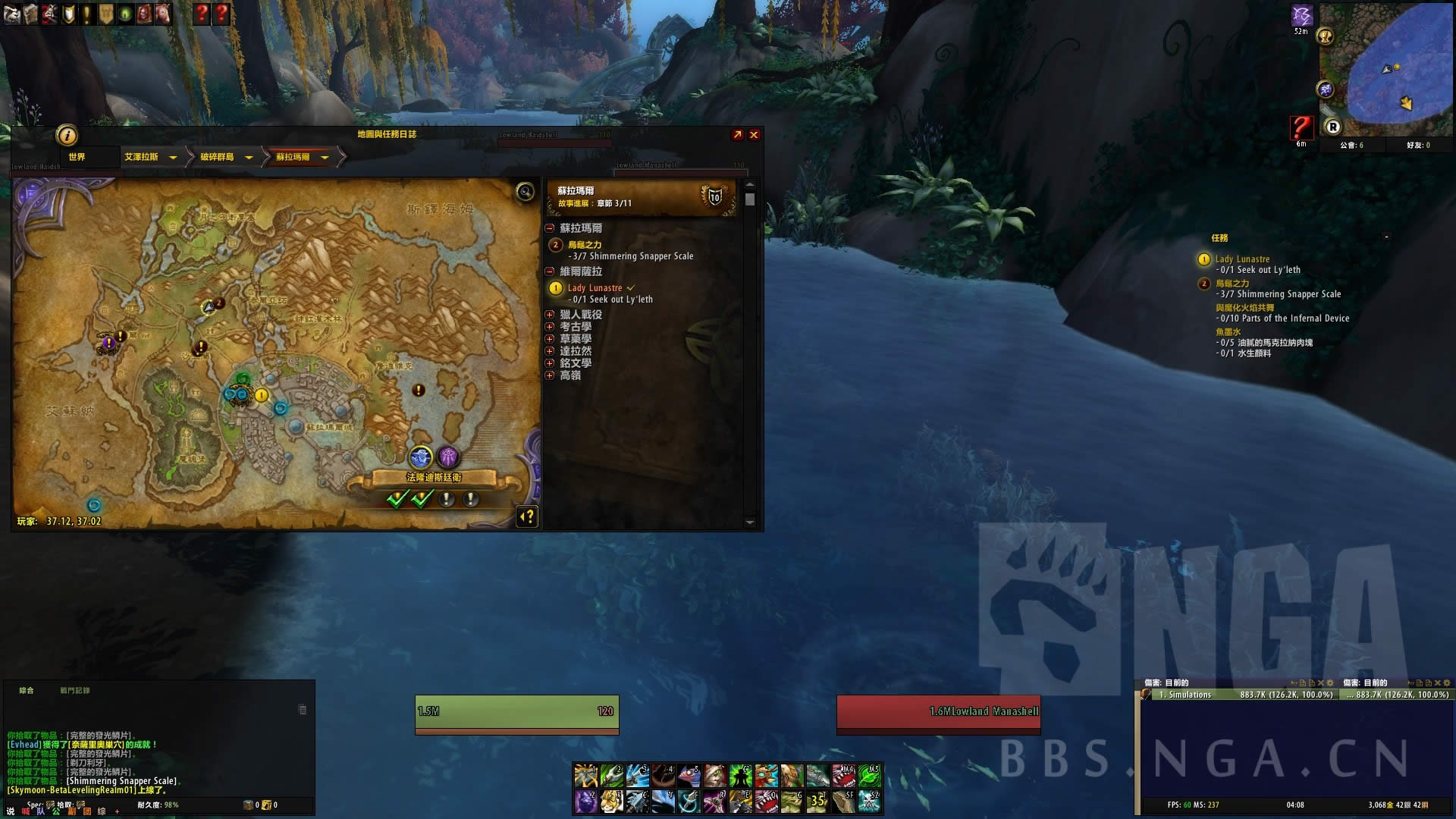Select the 烏龜之力 quest in the log
Screen dimensions: 1456x819
(585, 245)
